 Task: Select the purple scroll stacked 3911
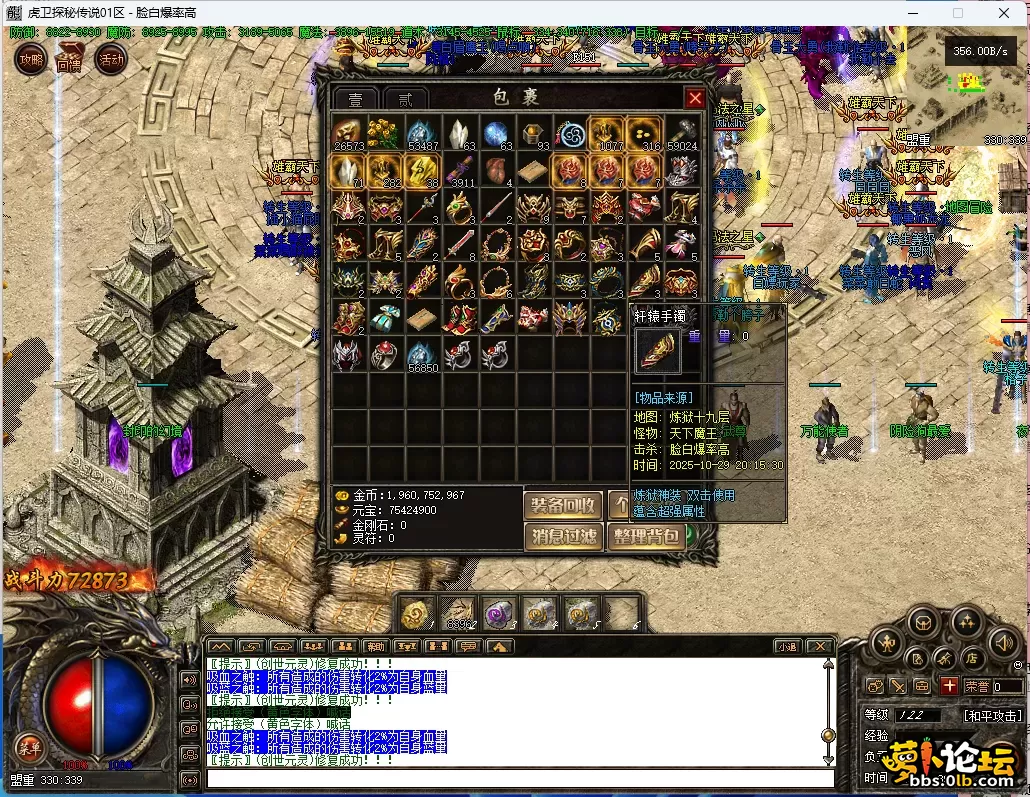(x=461, y=171)
